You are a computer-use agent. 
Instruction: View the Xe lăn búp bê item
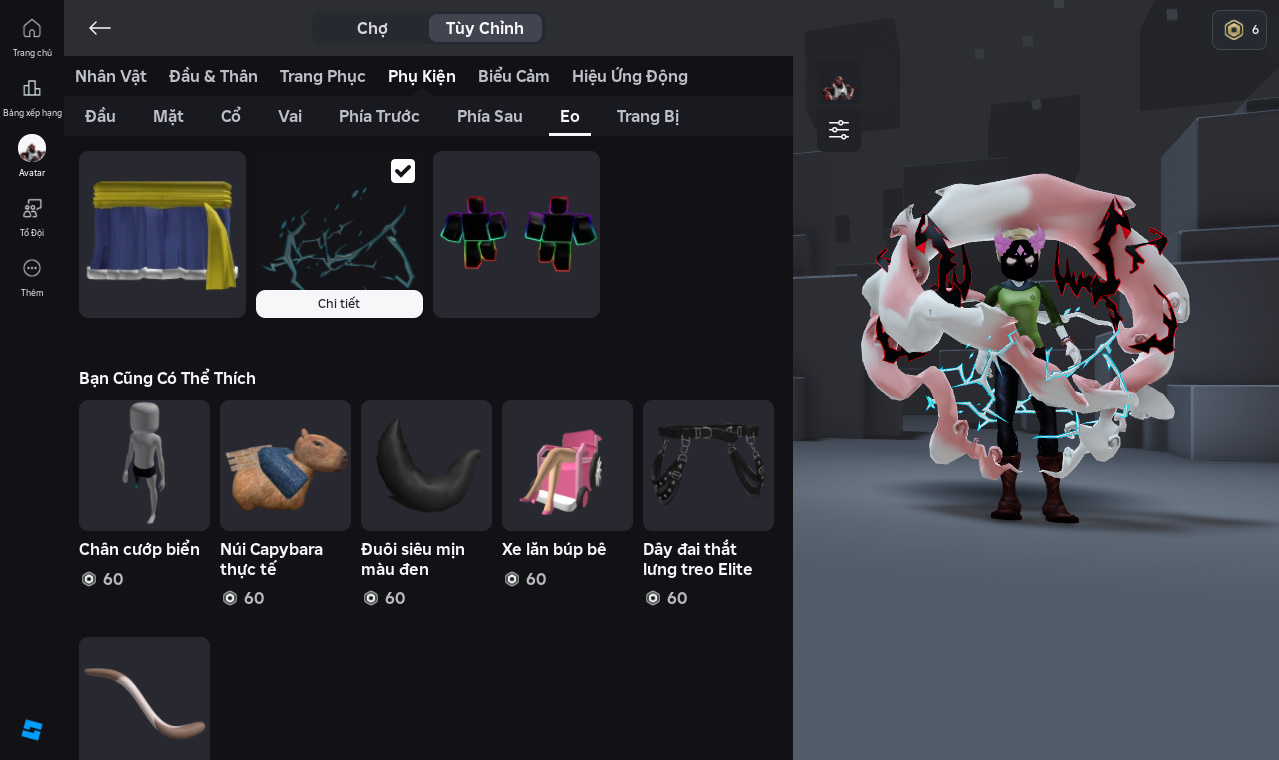567,465
